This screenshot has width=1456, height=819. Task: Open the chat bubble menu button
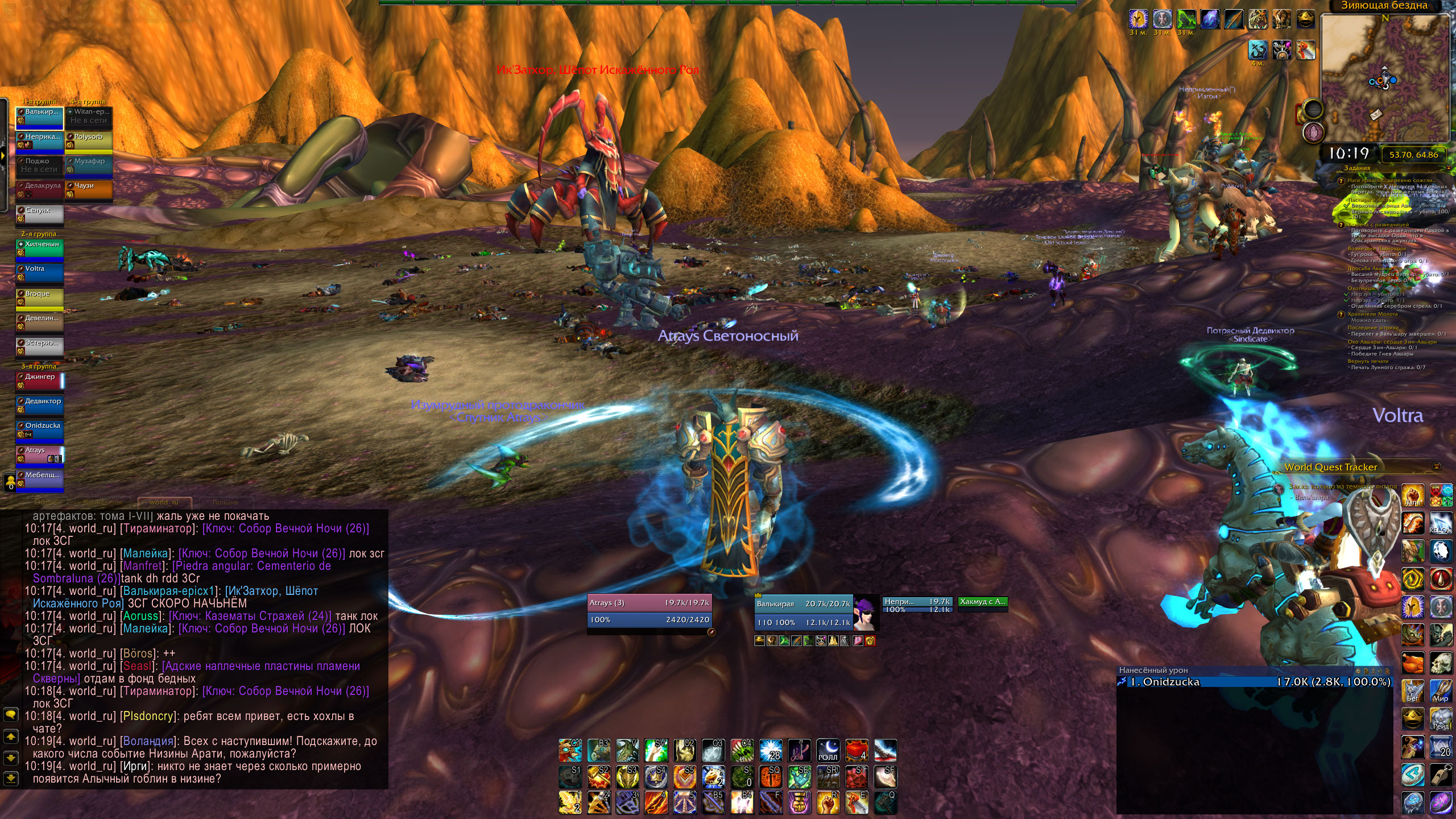point(10,714)
